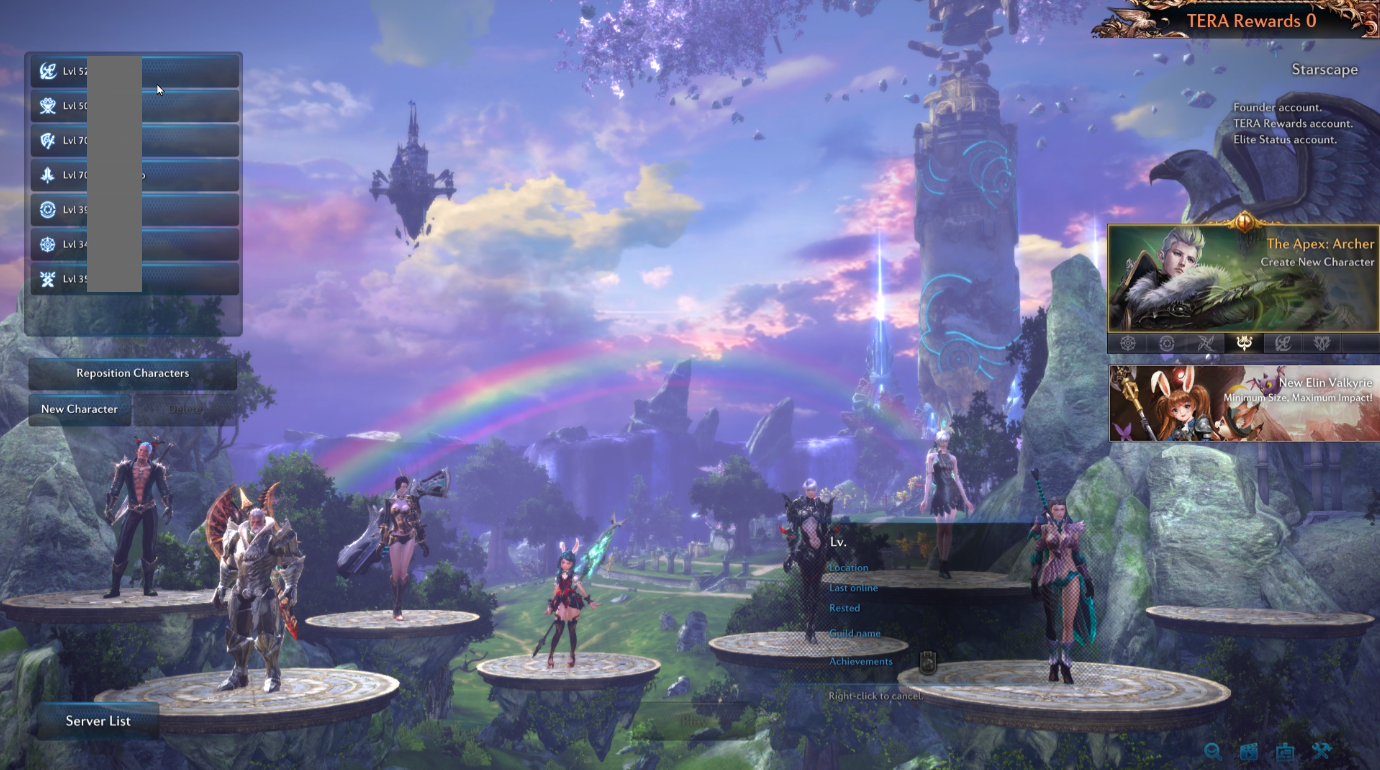Viewport: 1380px width, 770px height.
Task: Click the film clapperboard icon at bottom right
Action: pos(1249,752)
